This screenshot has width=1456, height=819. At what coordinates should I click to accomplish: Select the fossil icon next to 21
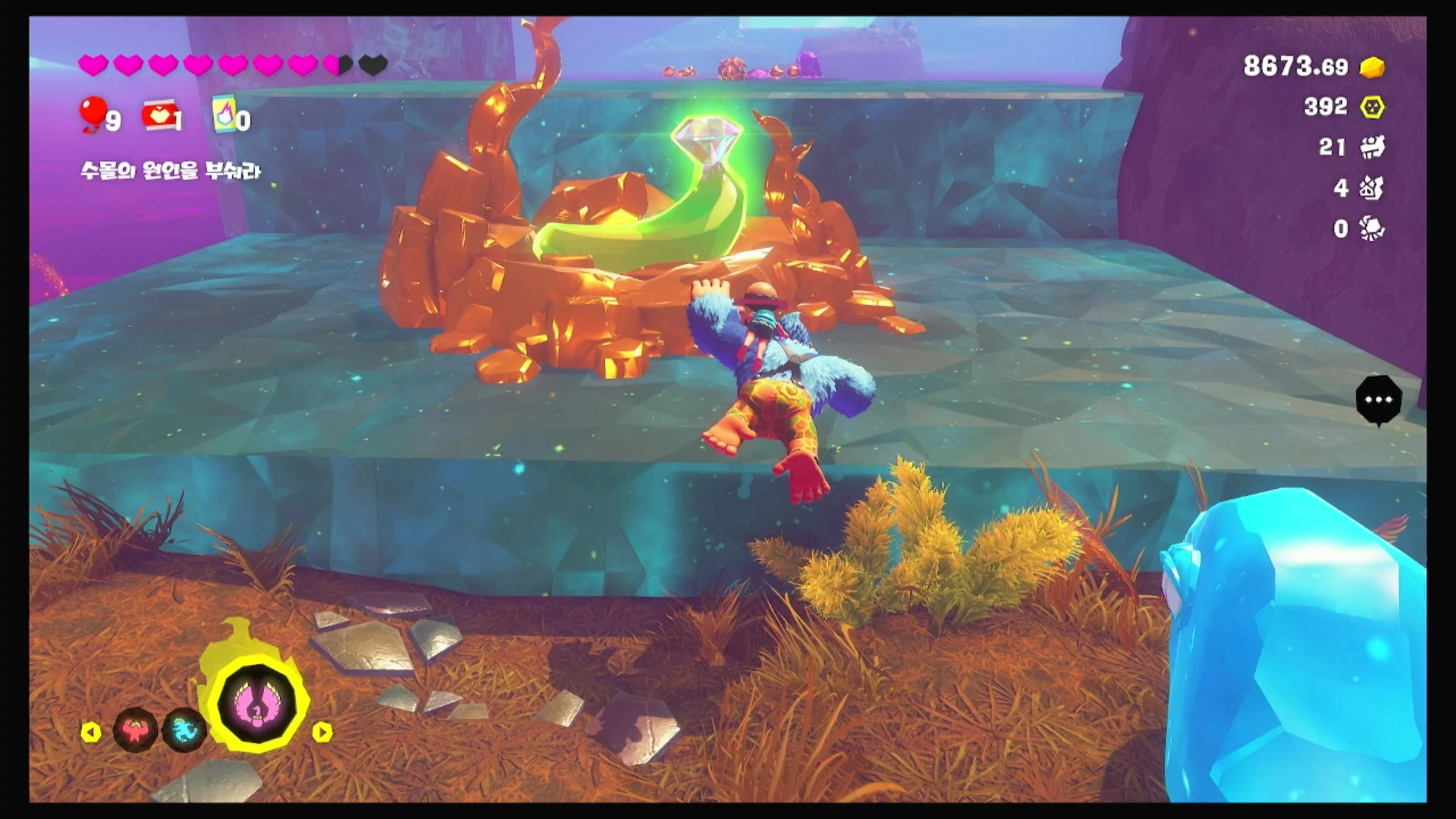coord(1372,147)
